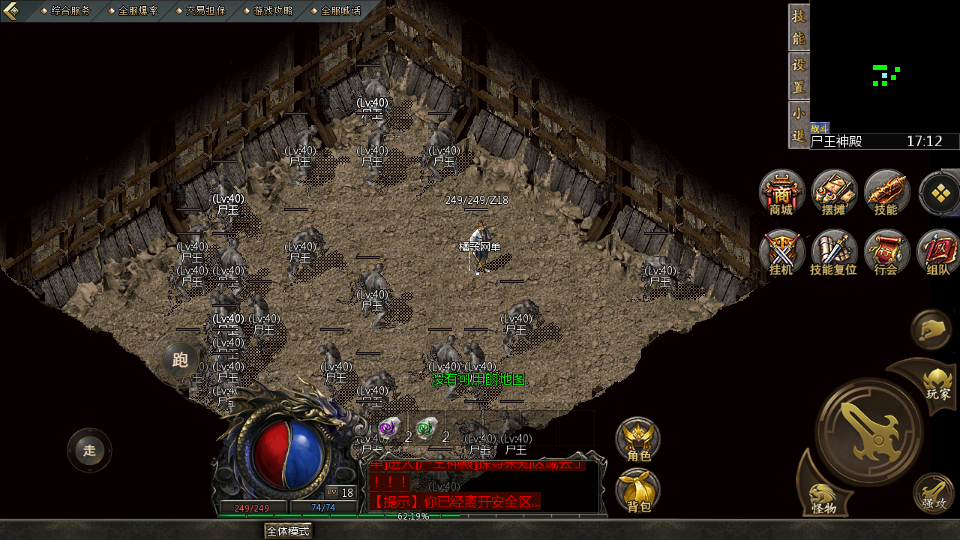Open the 组队 team panel
Screen dimensions: 960x540
(x=939, y=252)
